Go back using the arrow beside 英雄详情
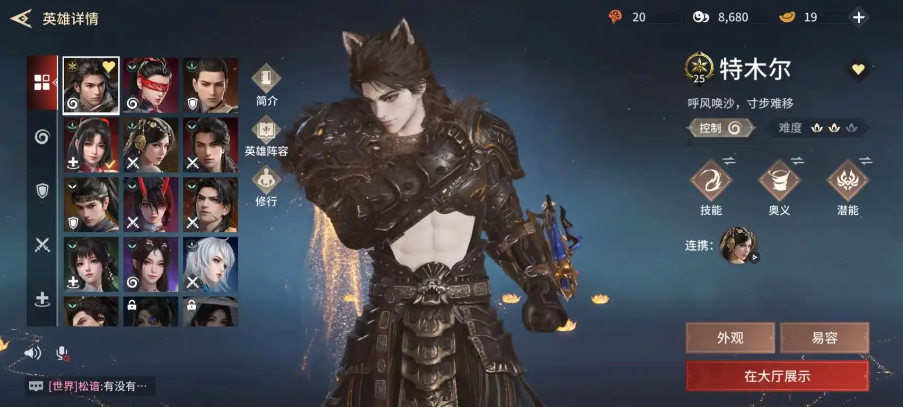Viewport: 903px width, 407px height. point(20,18)
